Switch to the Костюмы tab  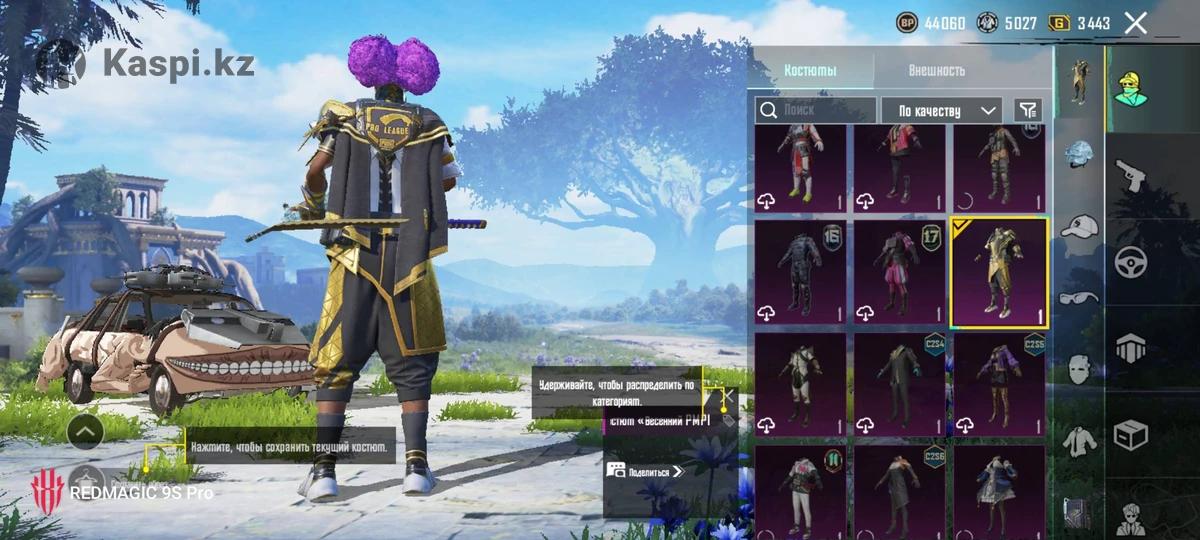coord(811,71)
